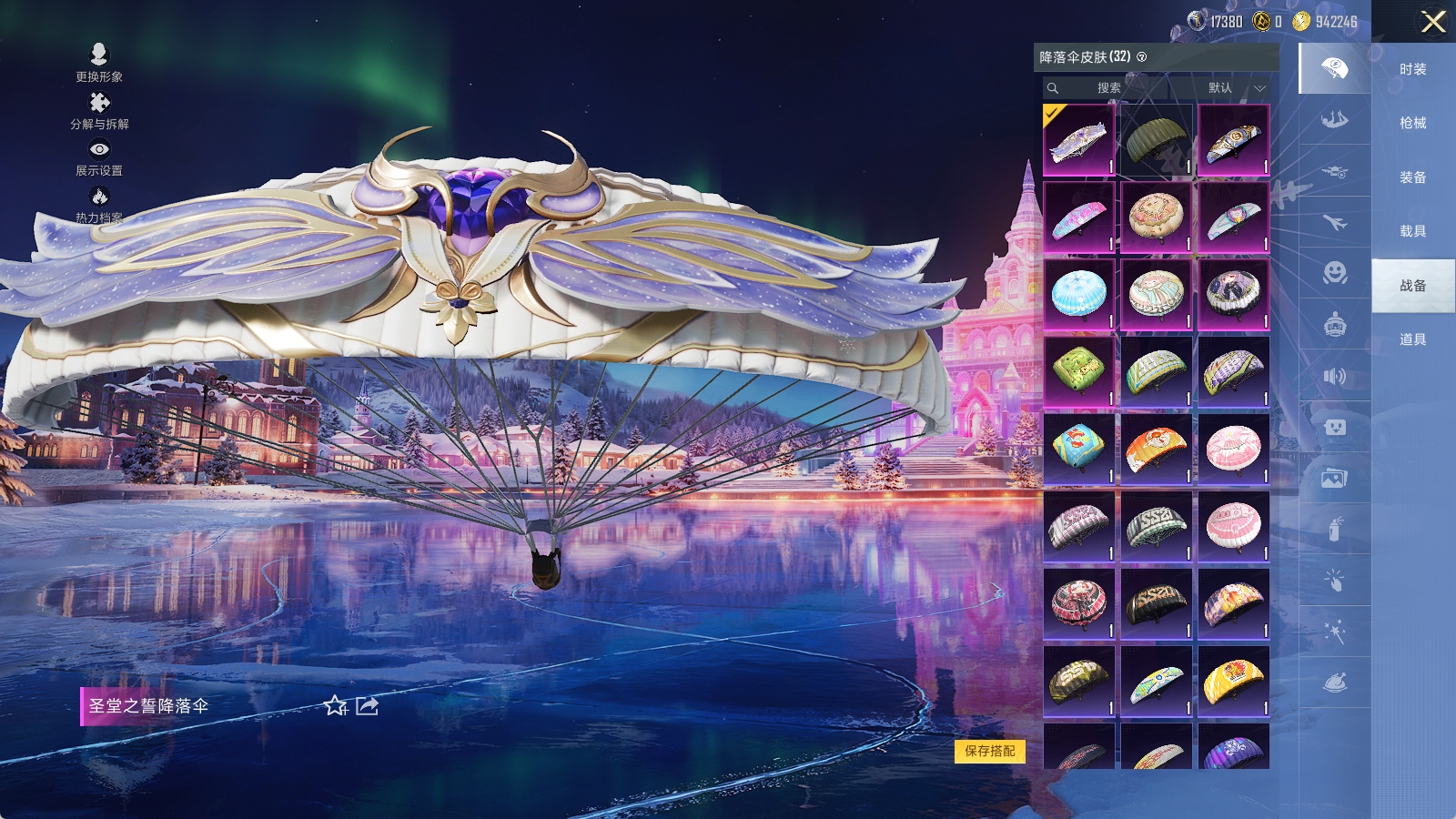Screen dimensions: 1456x819
Task: Open 更换形象 change appearance option
Action: click(99, 62)
